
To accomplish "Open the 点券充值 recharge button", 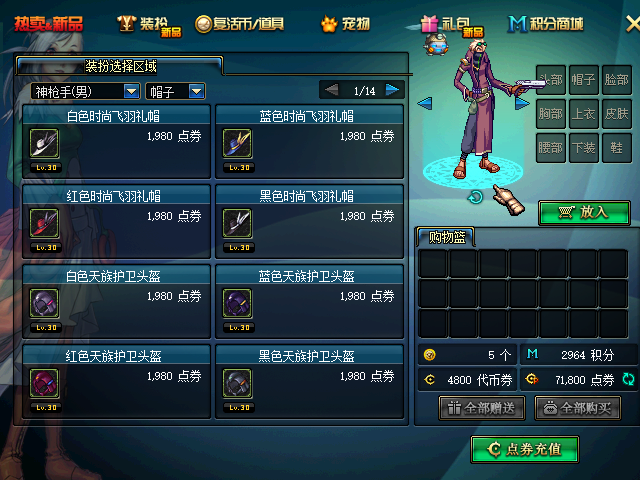I will [525, 450].
